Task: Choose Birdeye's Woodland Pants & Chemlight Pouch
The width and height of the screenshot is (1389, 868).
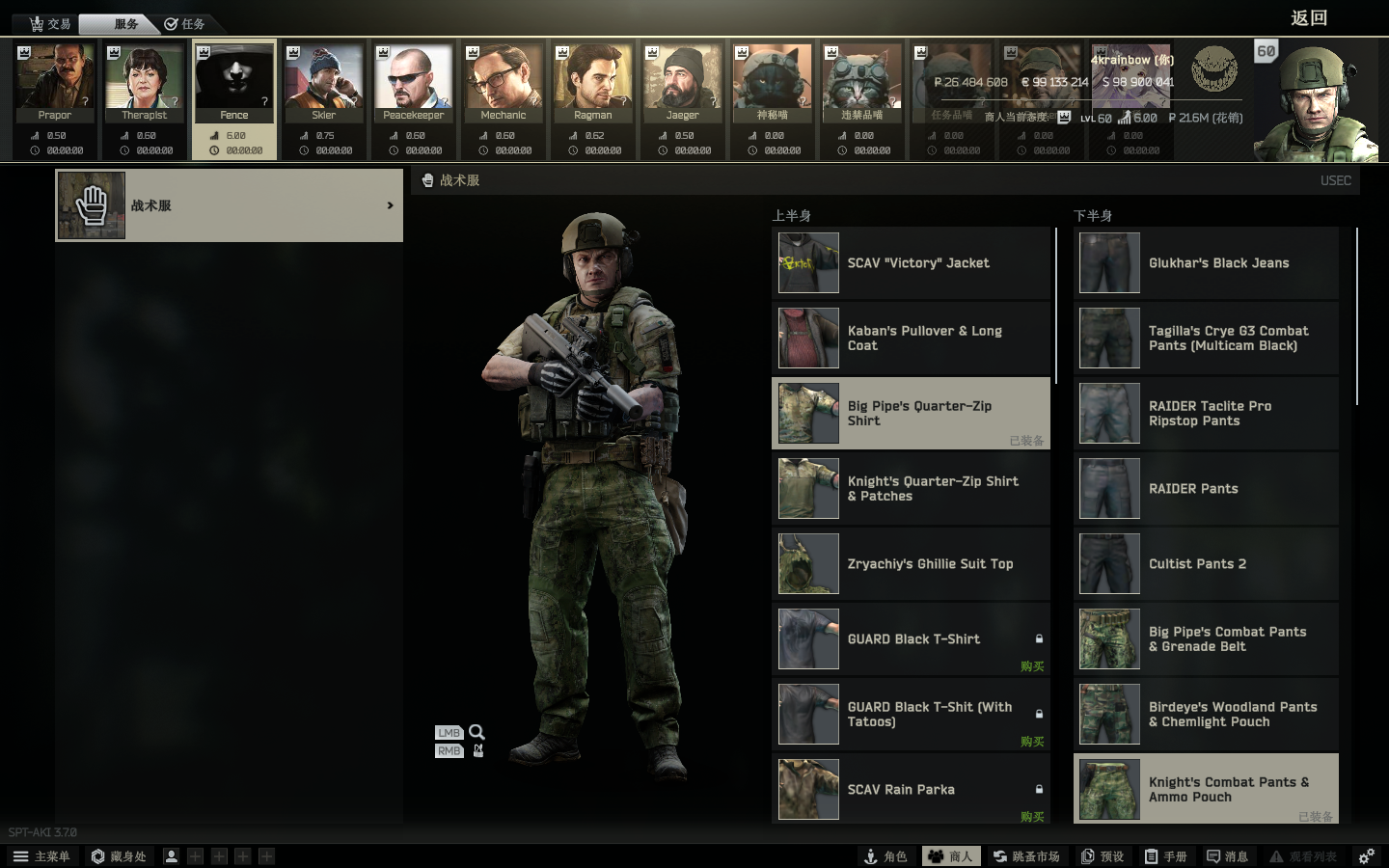Action: (1206, 715)
